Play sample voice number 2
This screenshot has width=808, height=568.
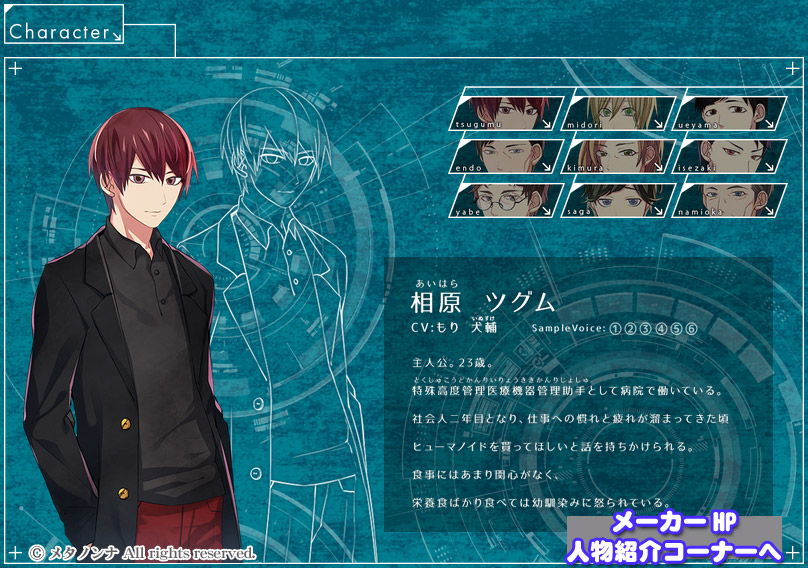[x=631, y=329]
